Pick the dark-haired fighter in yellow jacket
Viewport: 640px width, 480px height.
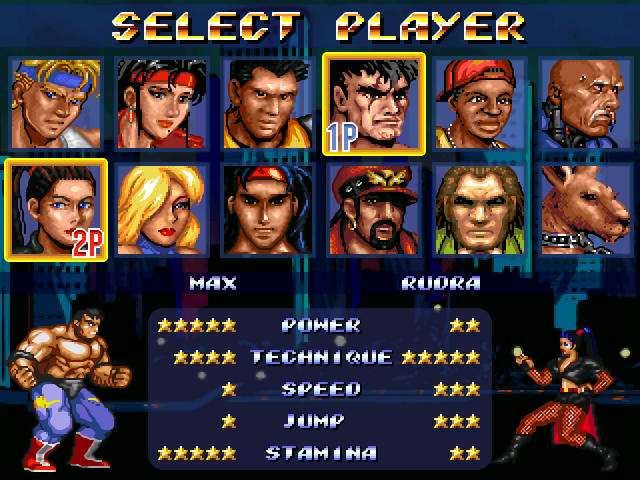click(x=267, y=103)
